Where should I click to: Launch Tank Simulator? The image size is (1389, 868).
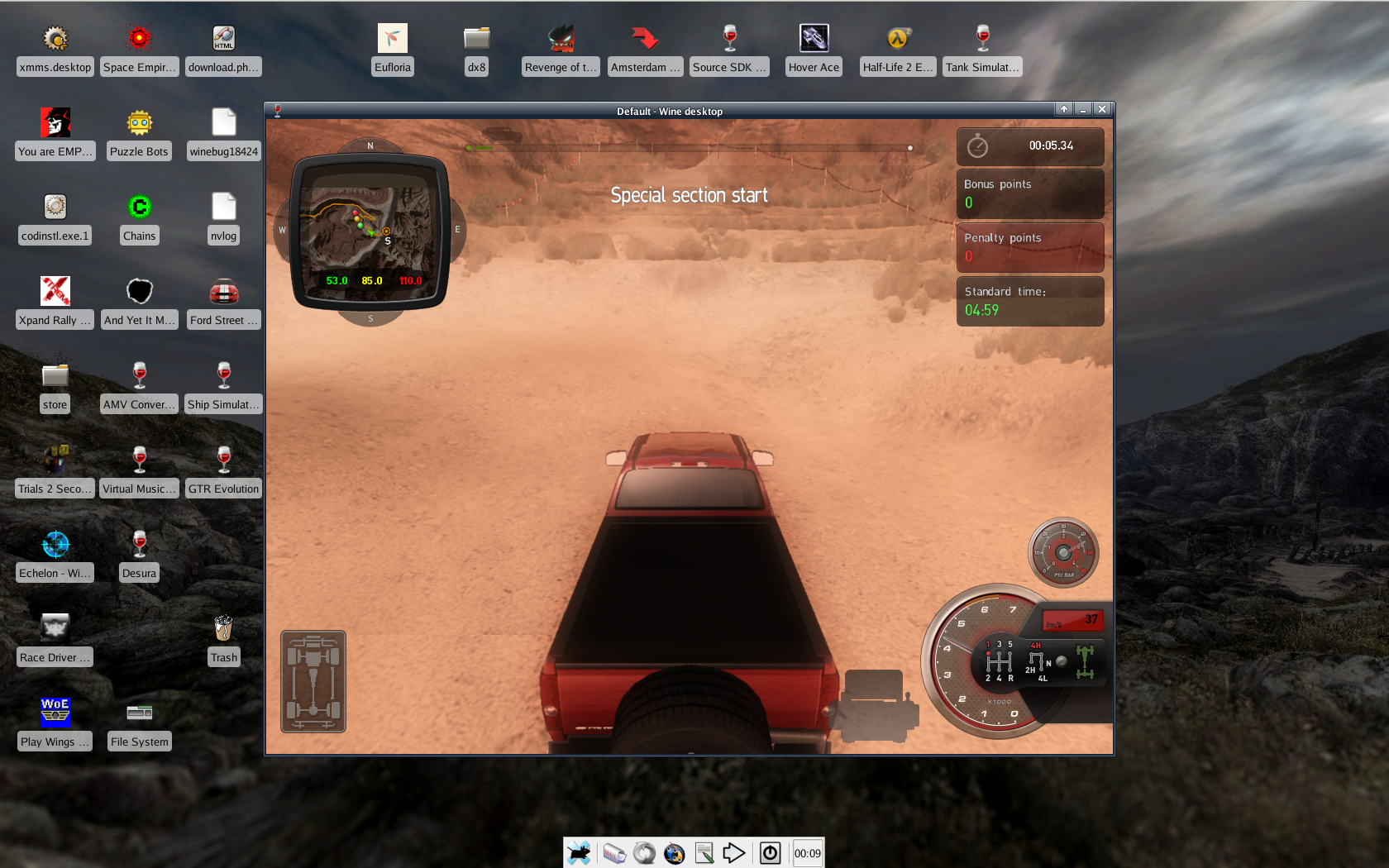(981, 37)
